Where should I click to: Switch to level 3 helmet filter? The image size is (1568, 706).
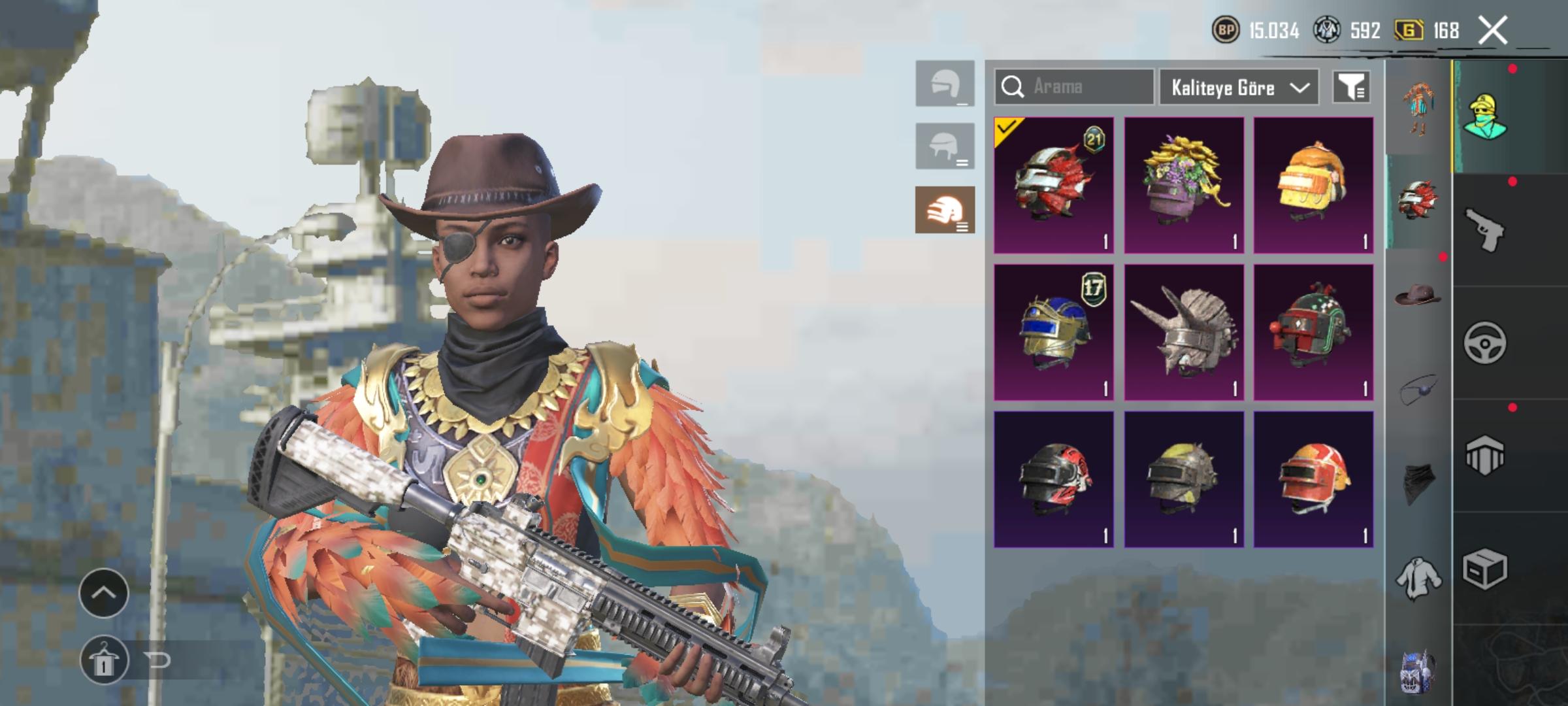[x=945, y=210]
